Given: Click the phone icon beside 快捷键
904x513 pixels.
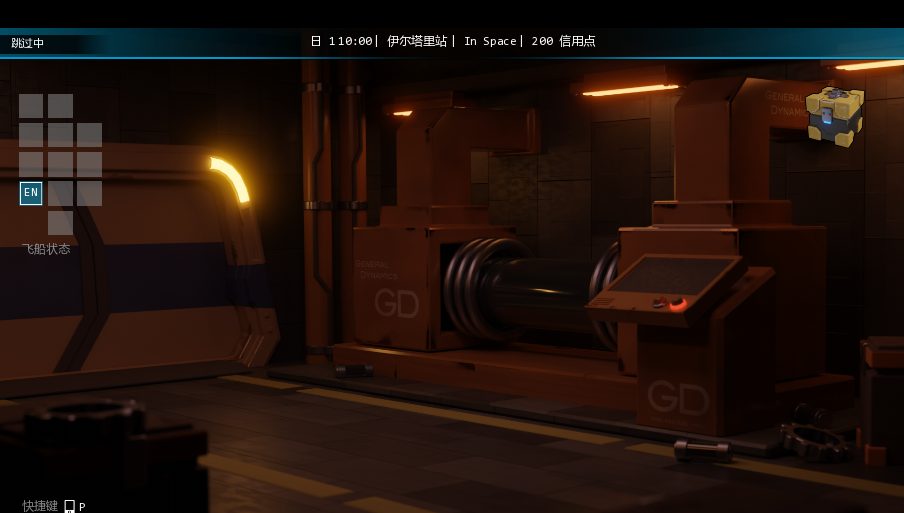Looking at the screenshot, I should pyautogui.click(x=69, y=506).
